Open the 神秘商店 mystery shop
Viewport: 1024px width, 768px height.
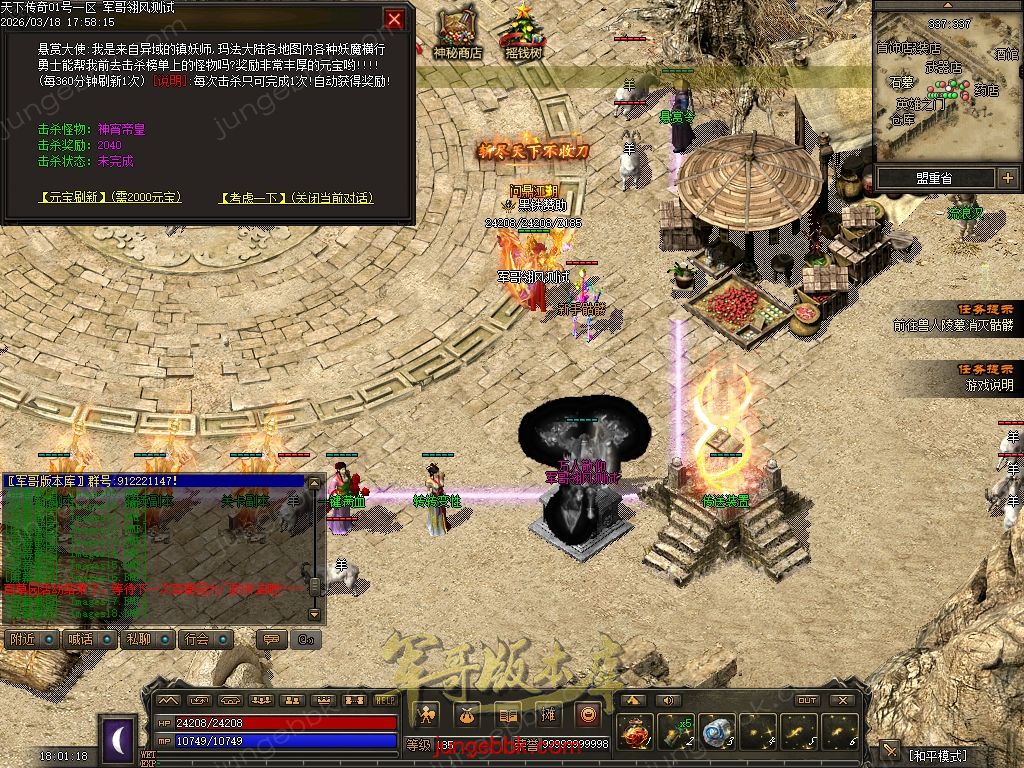[x=457, y=35]
